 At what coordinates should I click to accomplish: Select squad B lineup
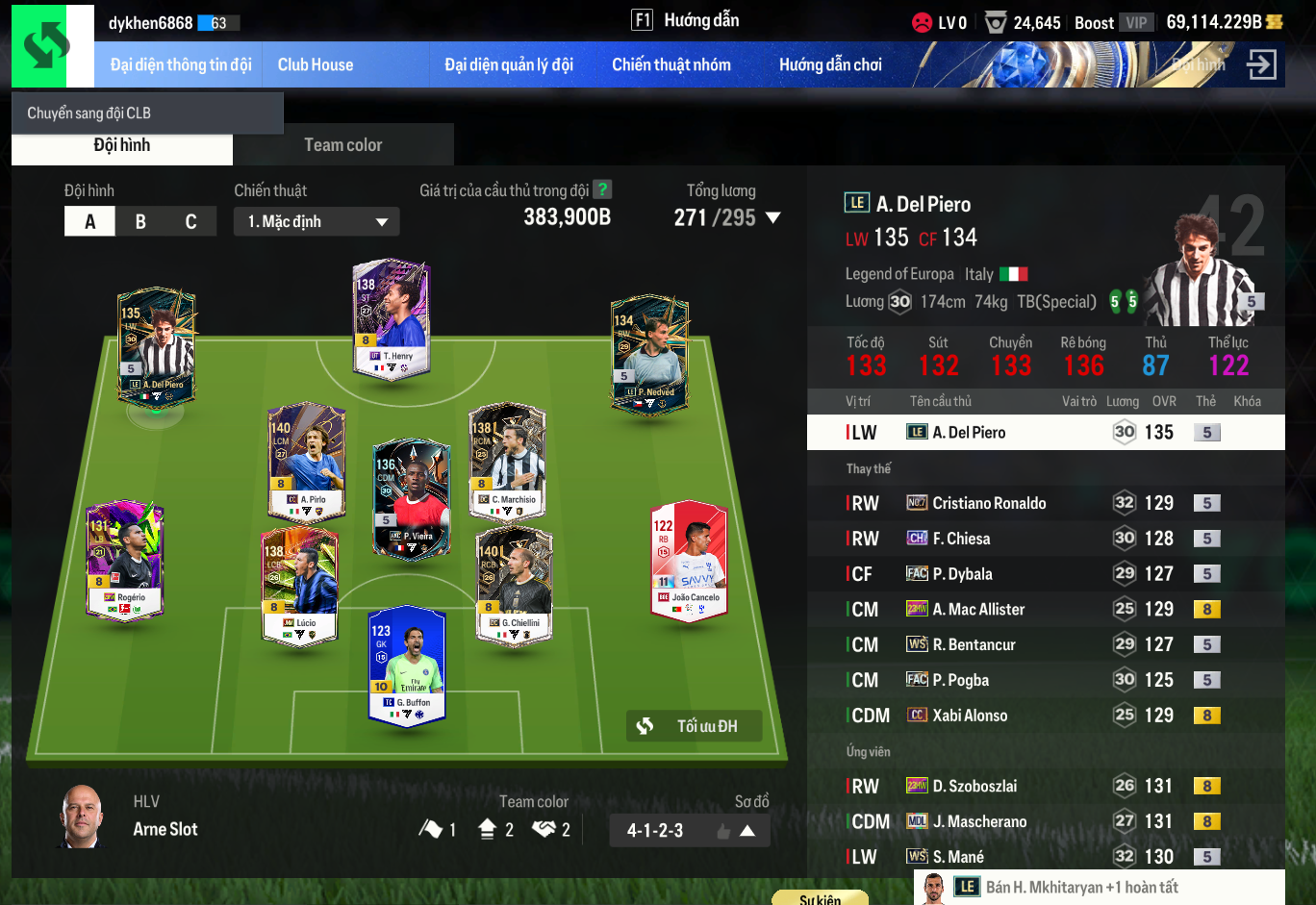pyautogui.click(x=140, y=221)
